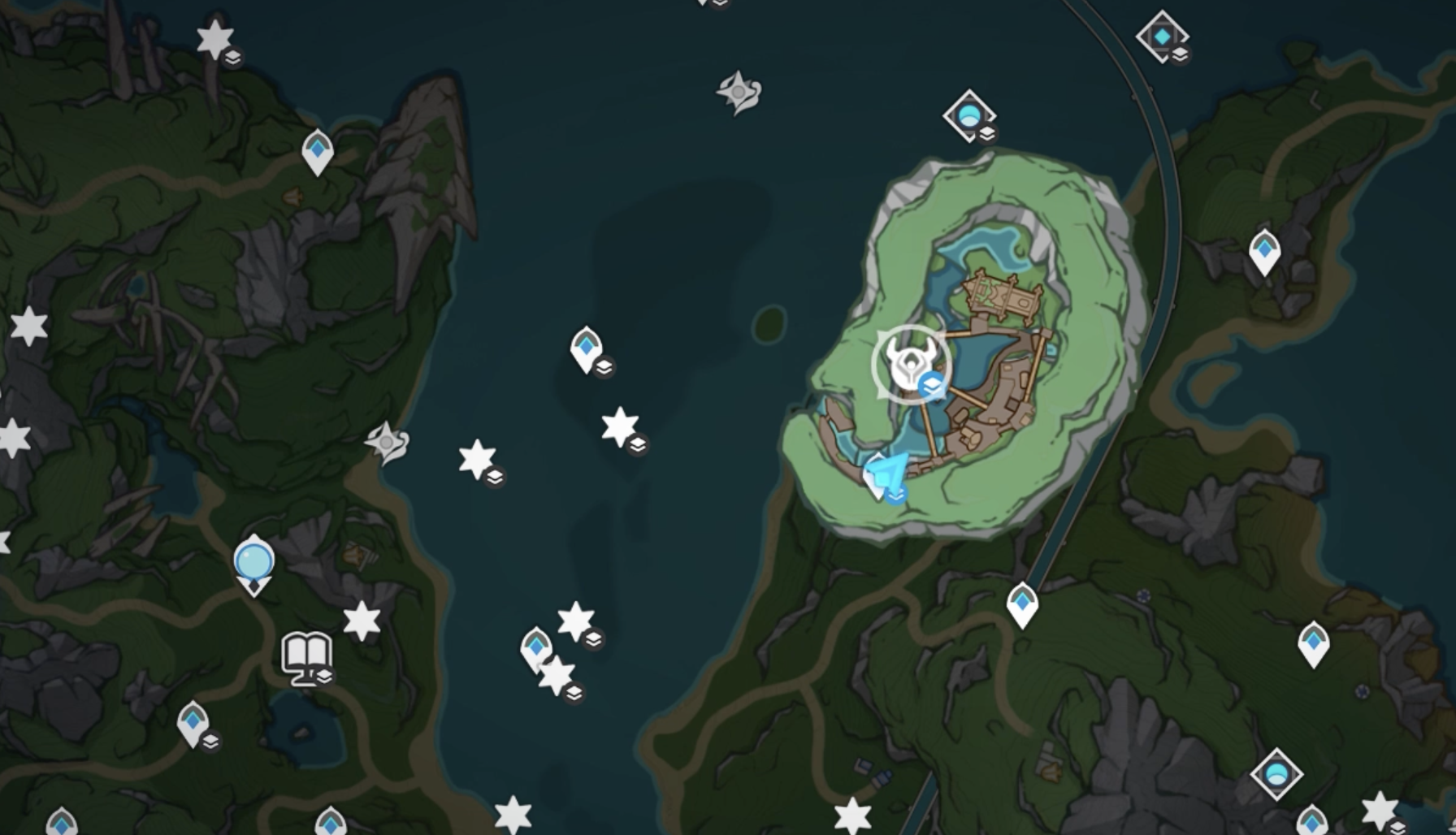1456x835 pixels.
Task: Toggle the layer badge below the western star pin
Action: click(493, 475)
